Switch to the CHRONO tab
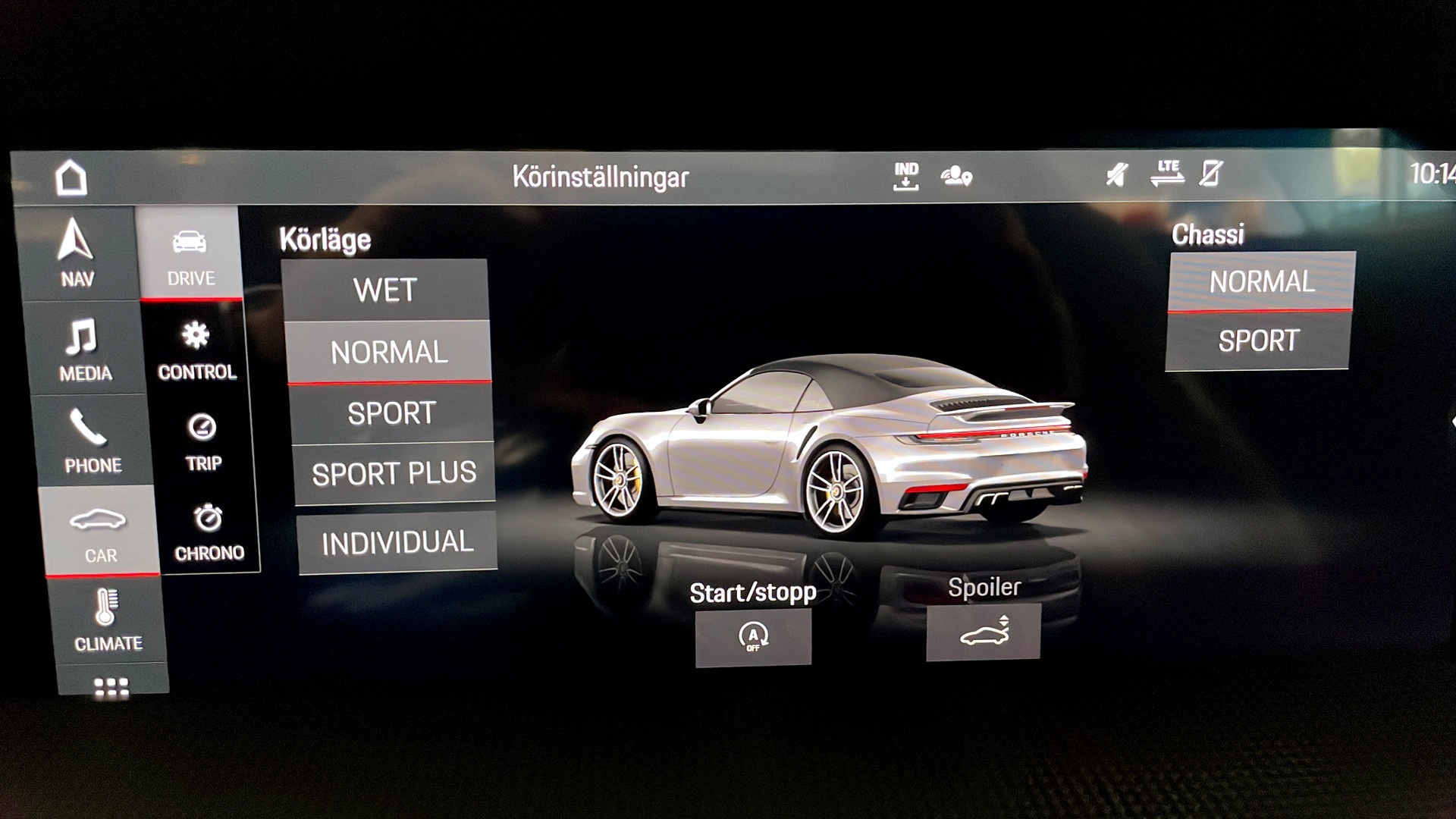The width and height of the screenshot is (1456, 819). coord(209,532)
